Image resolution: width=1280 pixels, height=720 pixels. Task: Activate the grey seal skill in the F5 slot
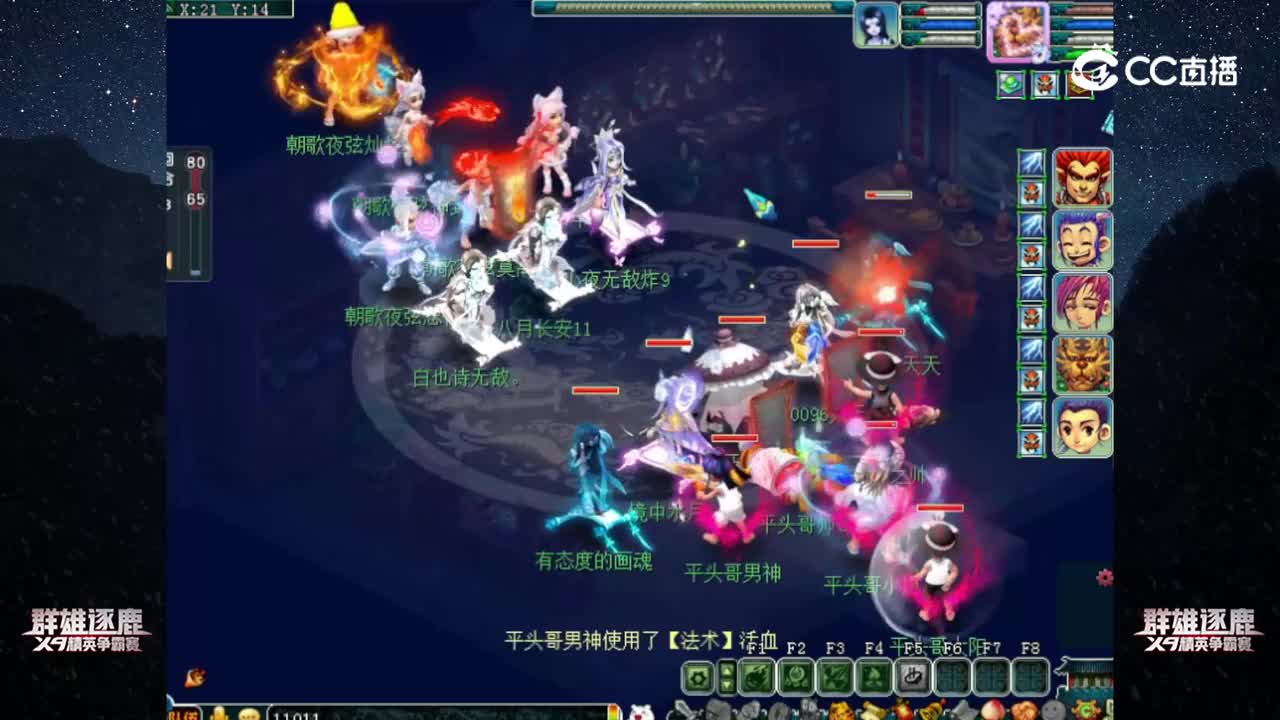click(913, 676)
